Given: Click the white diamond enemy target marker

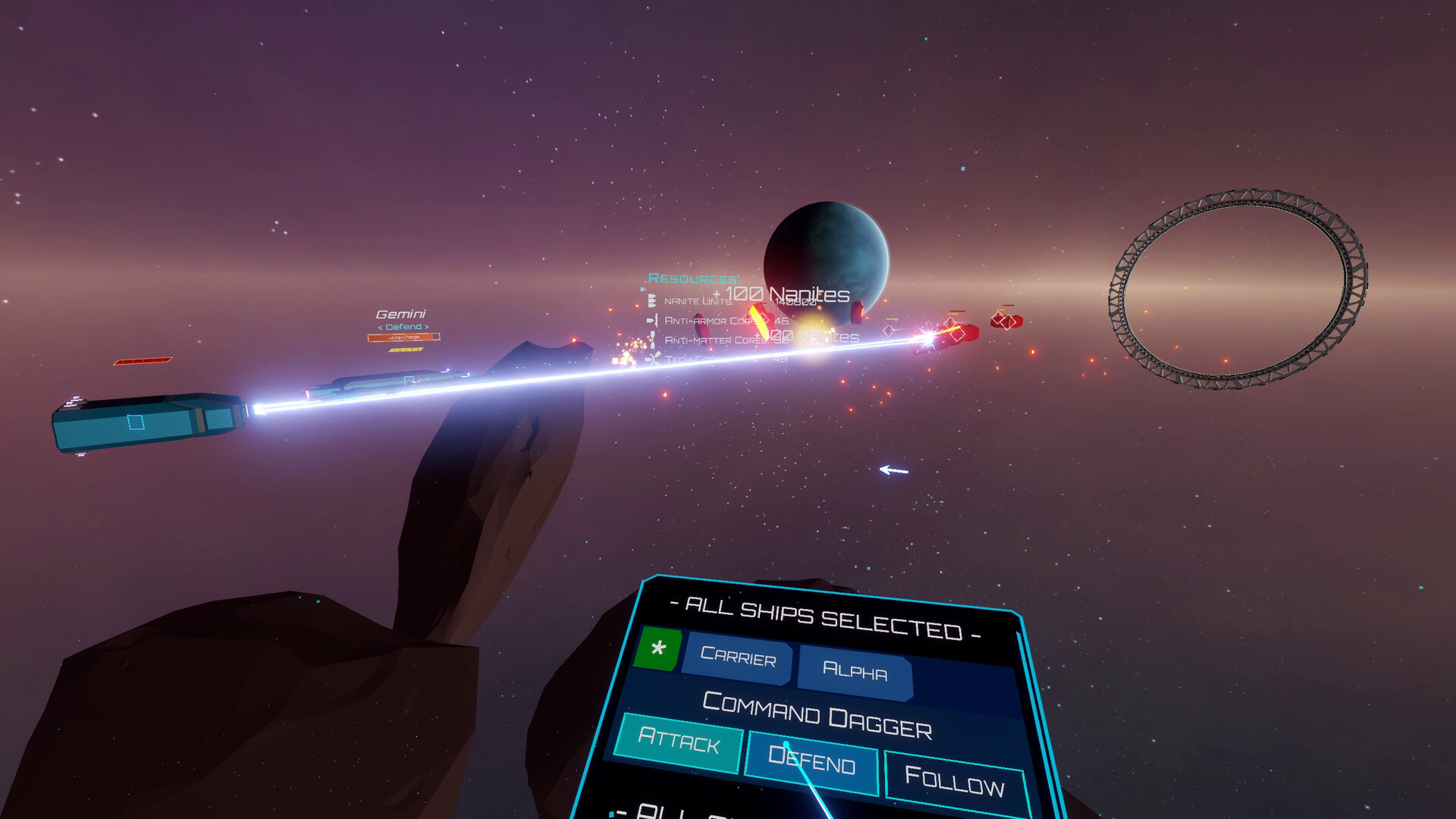Looking at the screenshot, I should coord(887,330).
